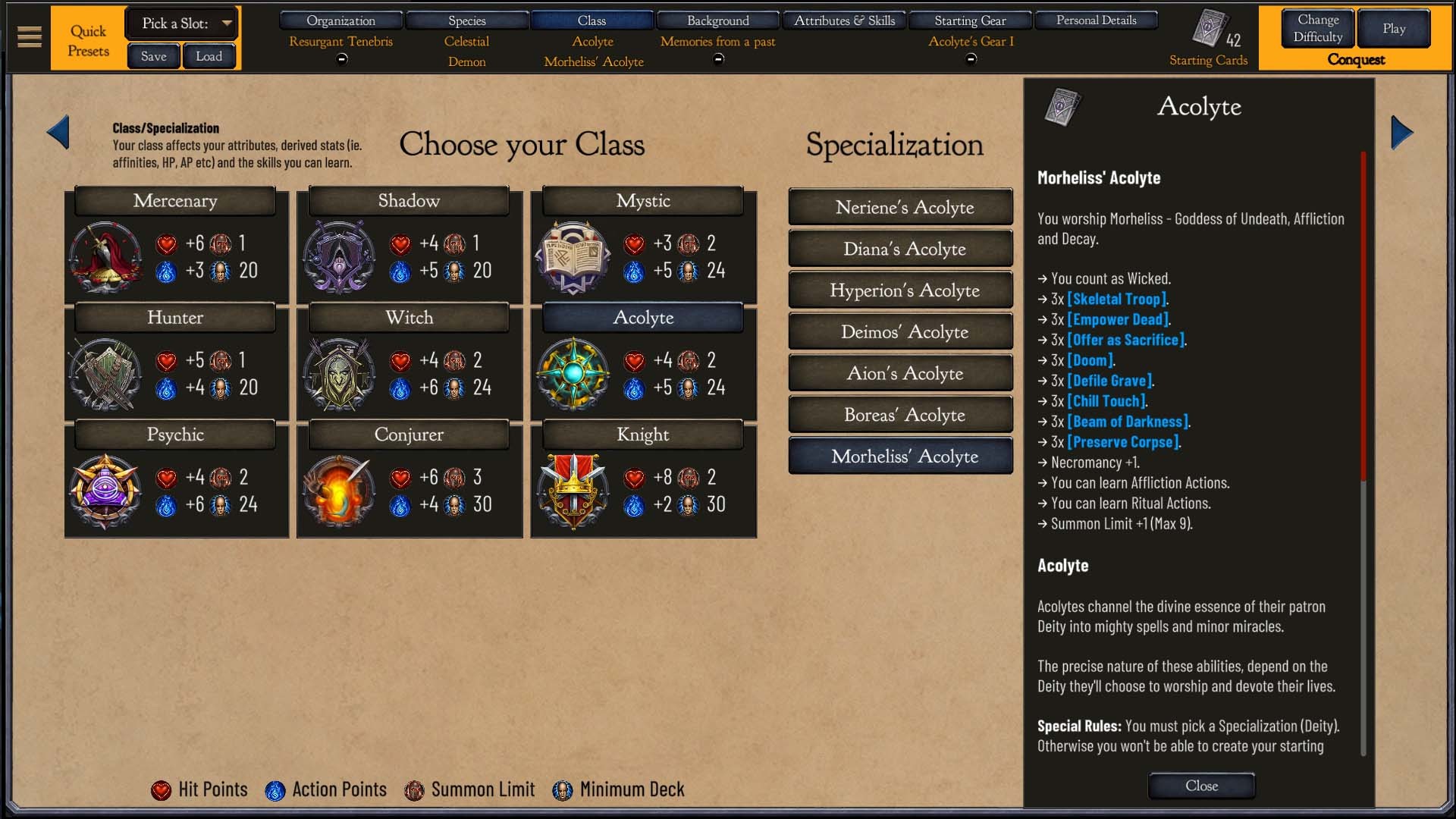Pick the Knight class
Viewport: 1456px width, 819px height.
point(642,435)
